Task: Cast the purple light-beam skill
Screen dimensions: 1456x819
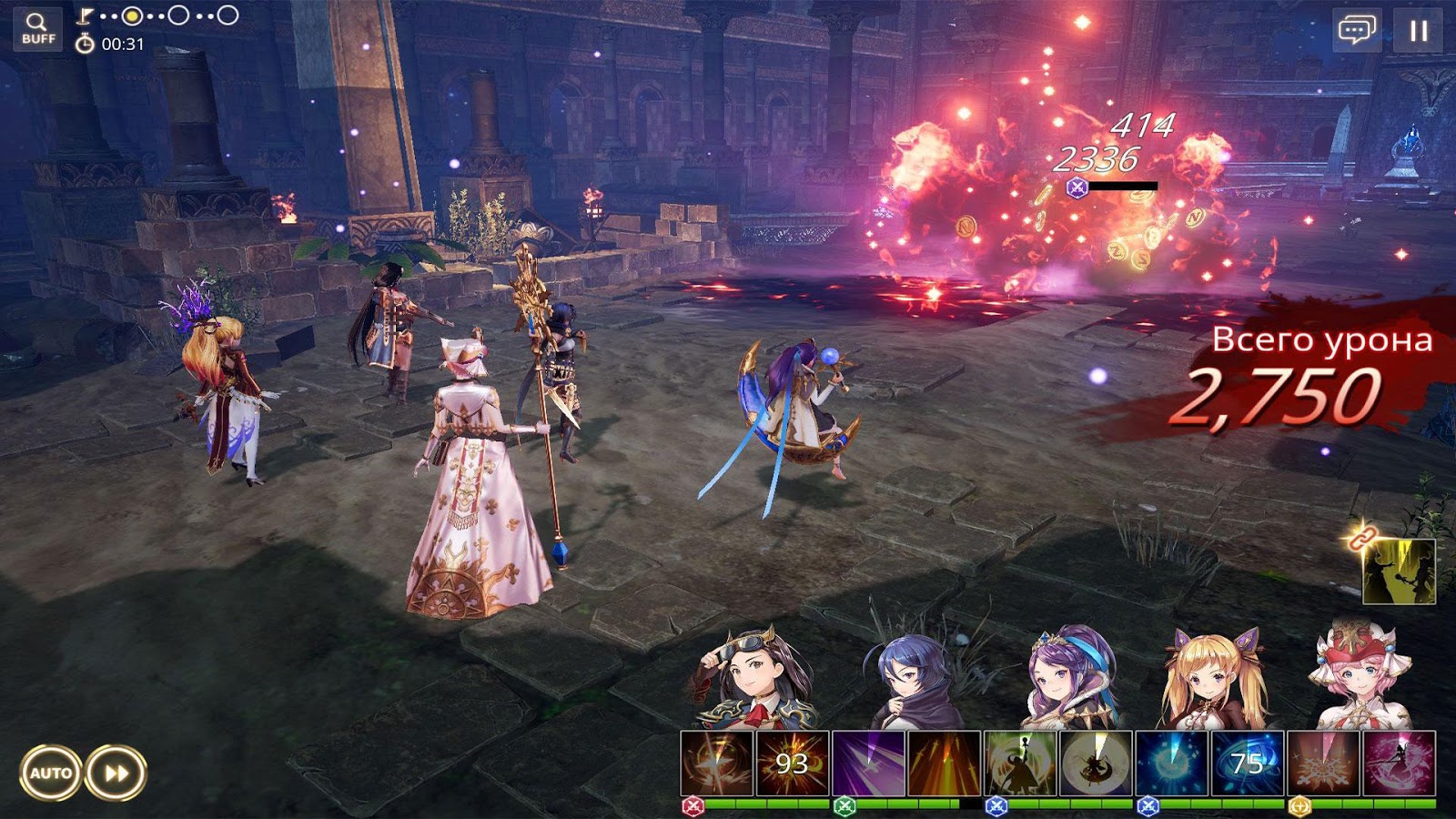Action: tap(868, 763)
